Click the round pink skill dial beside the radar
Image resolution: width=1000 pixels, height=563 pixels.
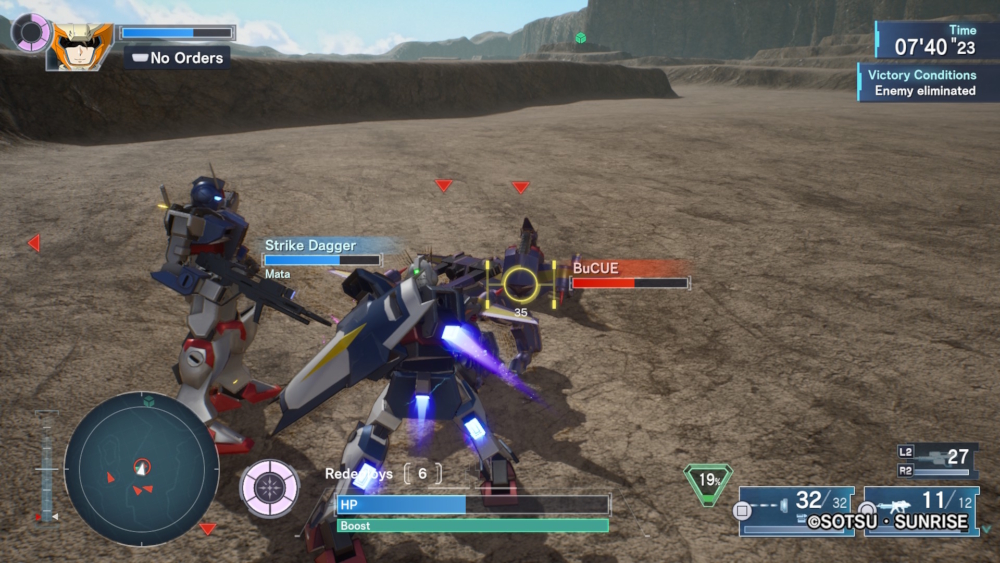[x=269, y=488]
